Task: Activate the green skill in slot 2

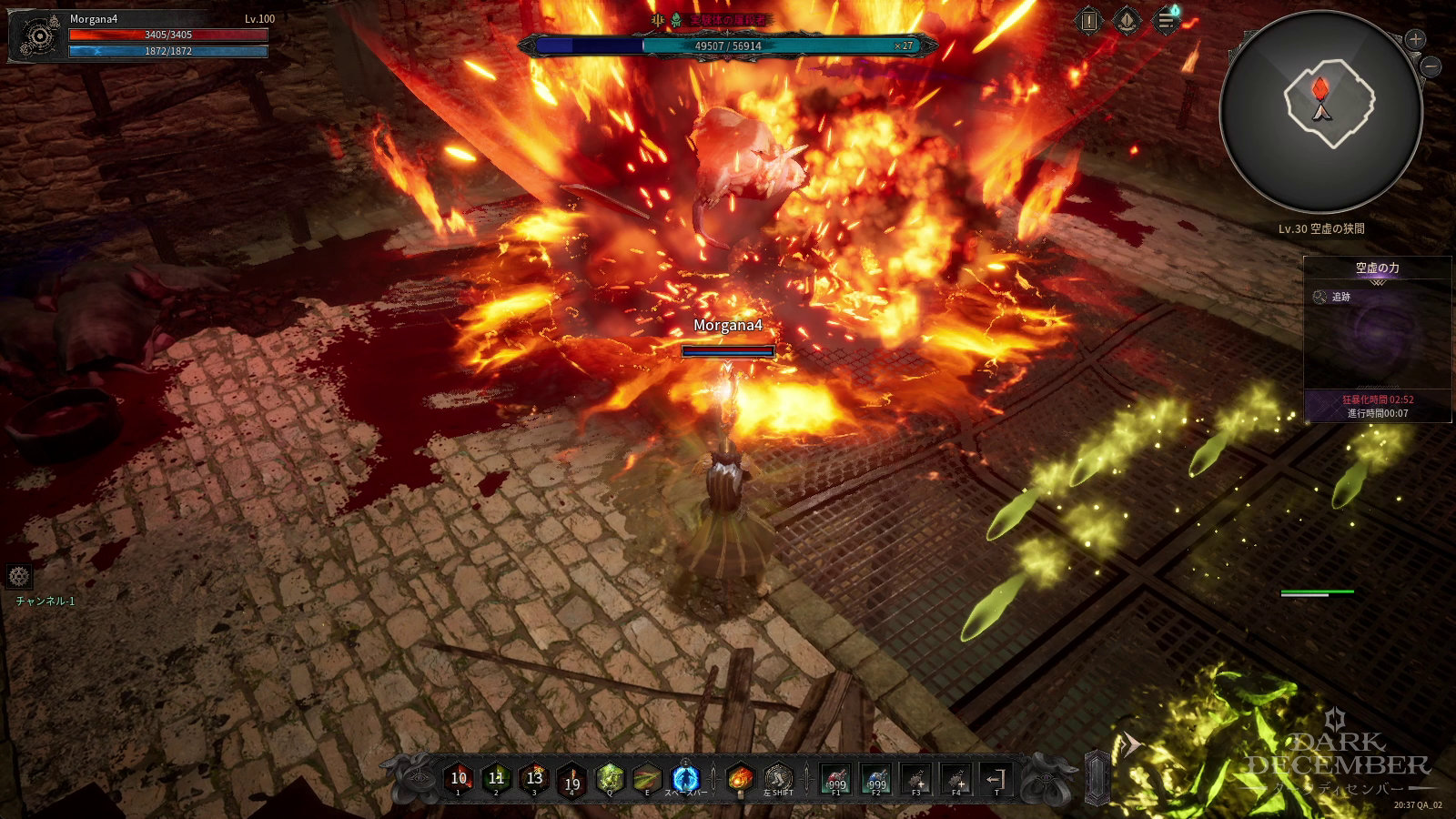Action: 496,779
